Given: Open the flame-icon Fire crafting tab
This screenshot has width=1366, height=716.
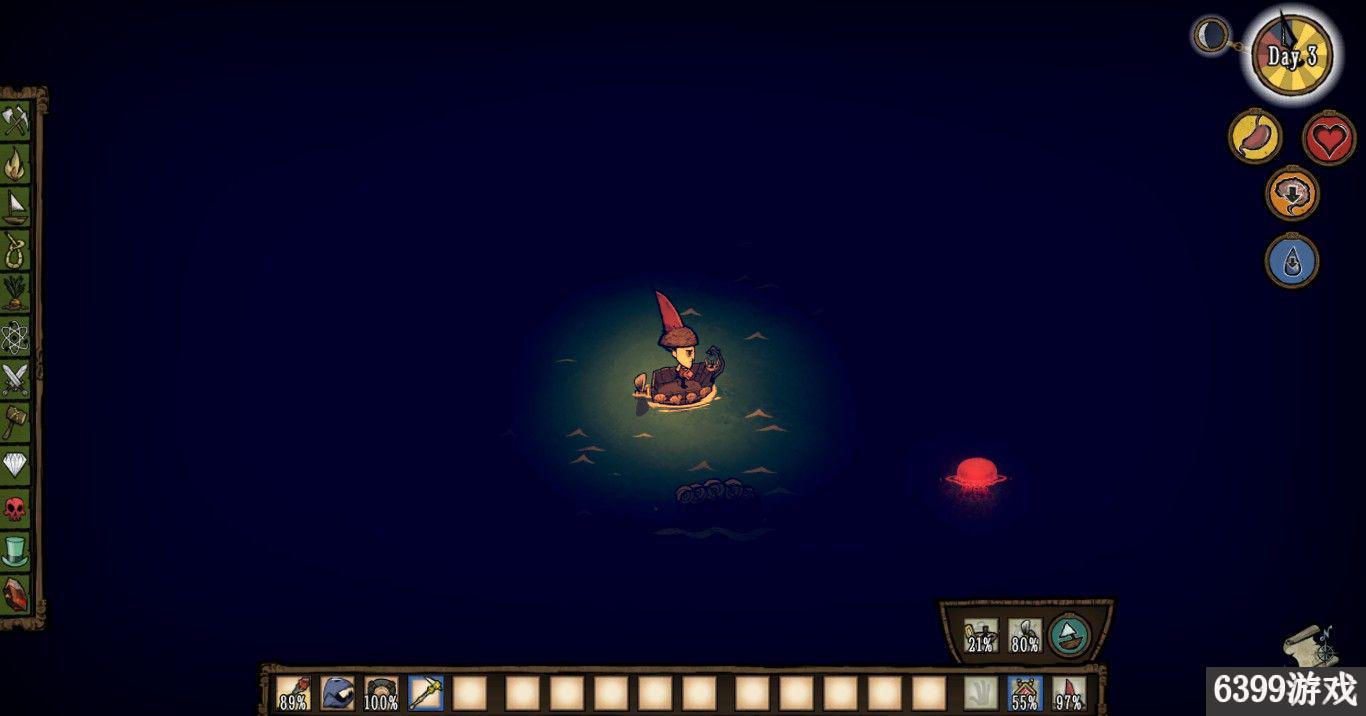Looking at the screenshot, I should tap(17, 164).
